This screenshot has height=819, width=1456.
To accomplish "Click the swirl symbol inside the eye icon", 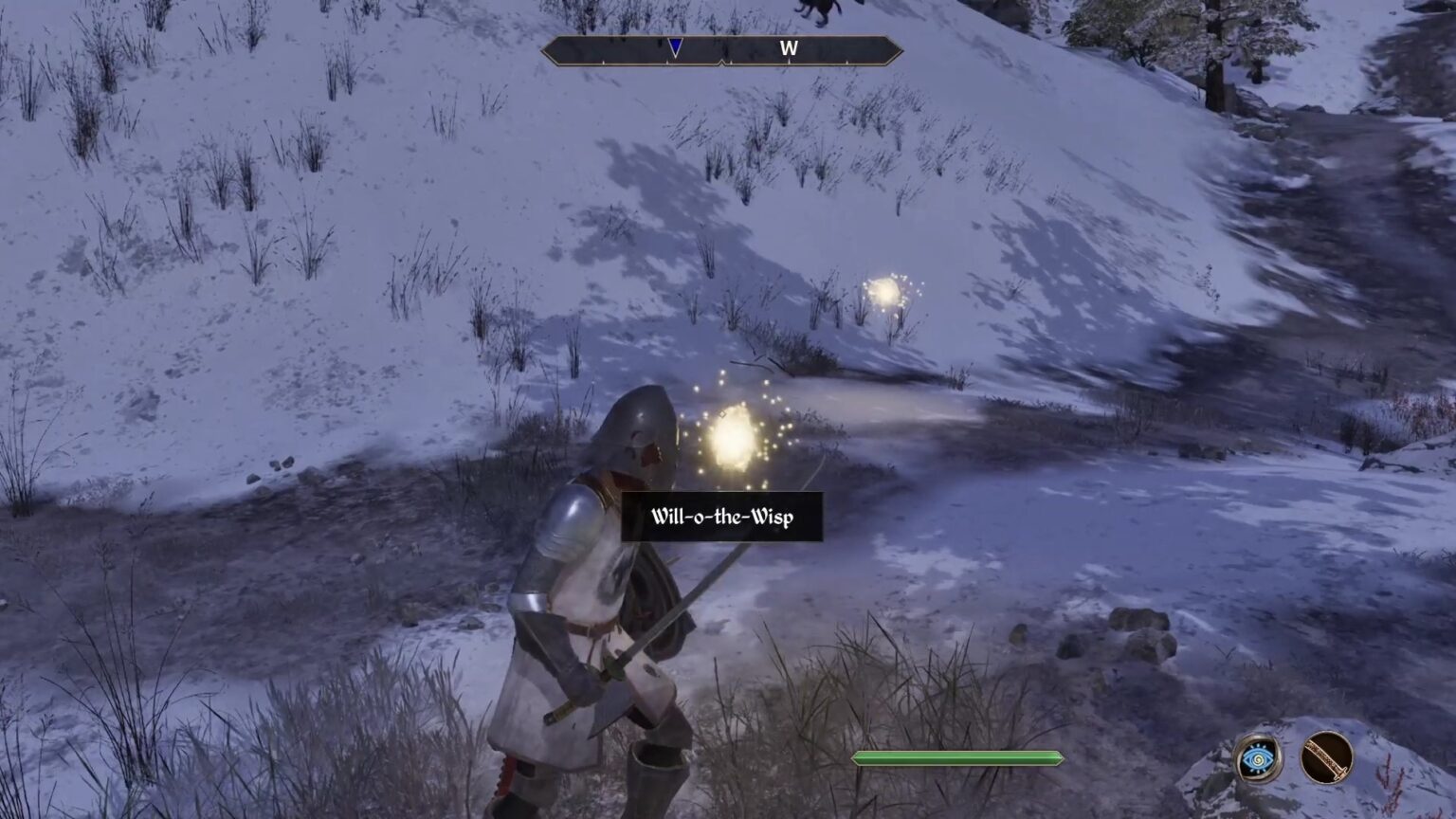I will click(x=1258, y=759).
